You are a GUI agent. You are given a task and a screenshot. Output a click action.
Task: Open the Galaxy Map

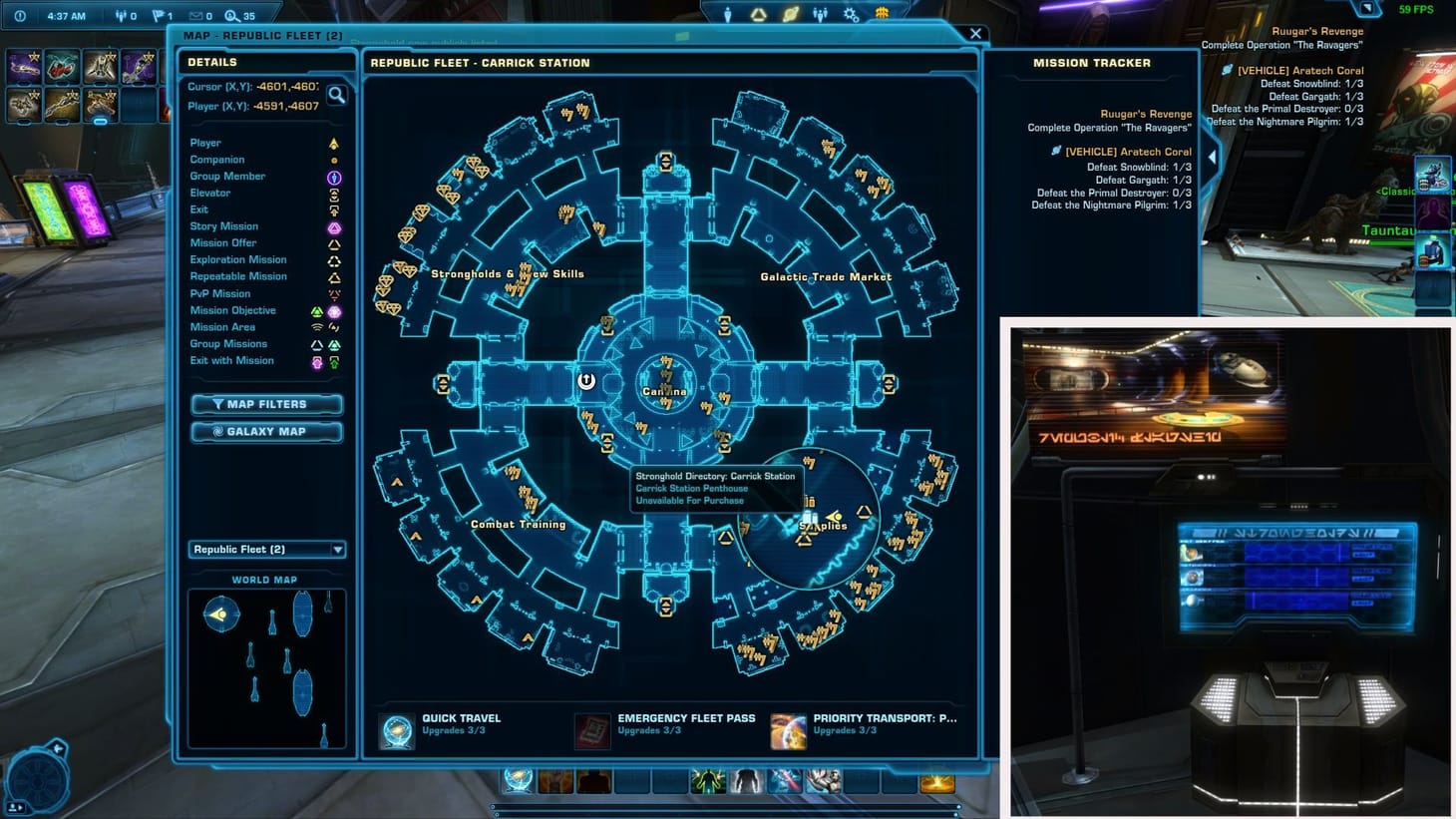(266, 432)
